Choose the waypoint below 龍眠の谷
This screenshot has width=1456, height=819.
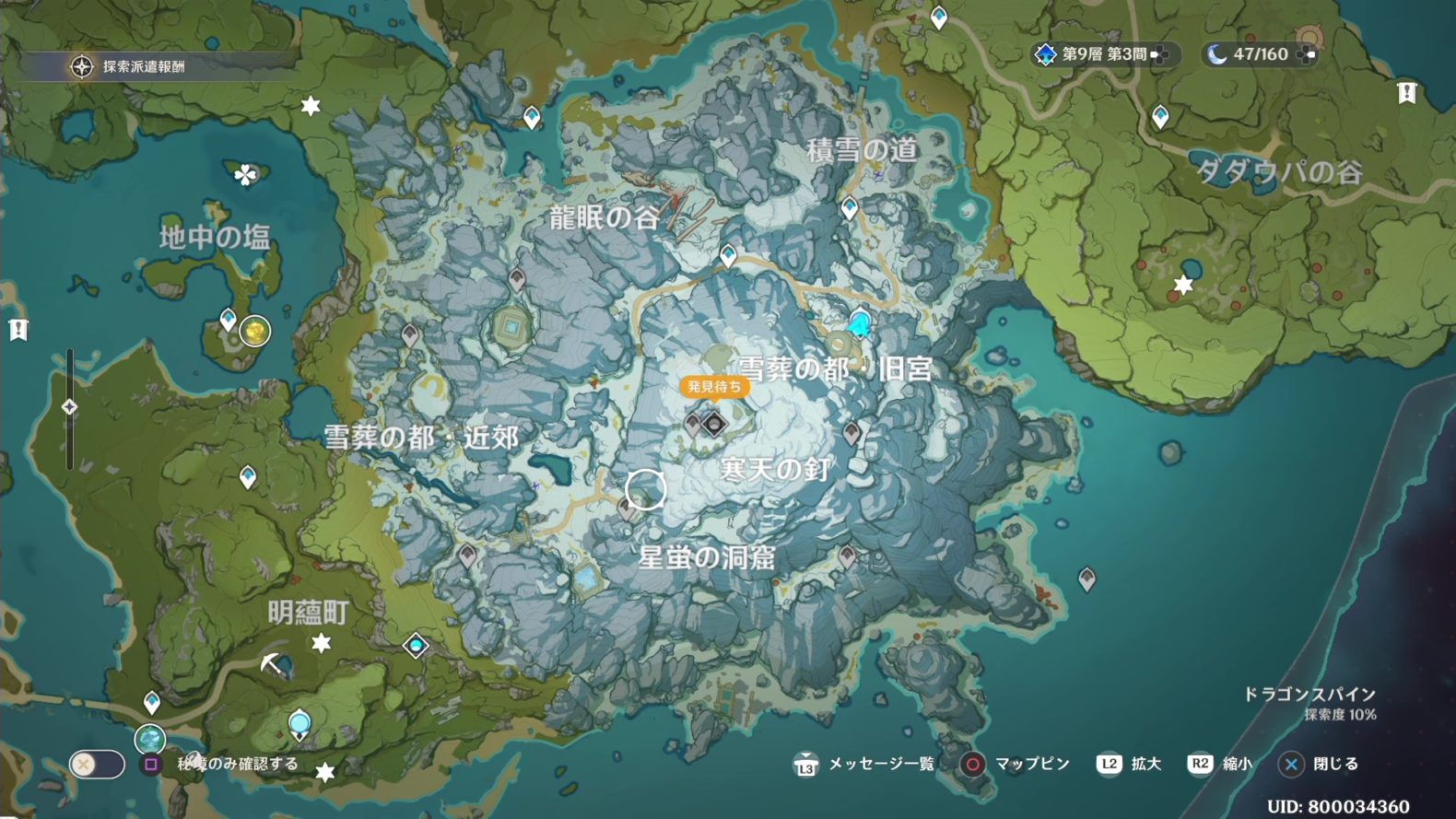728,254
